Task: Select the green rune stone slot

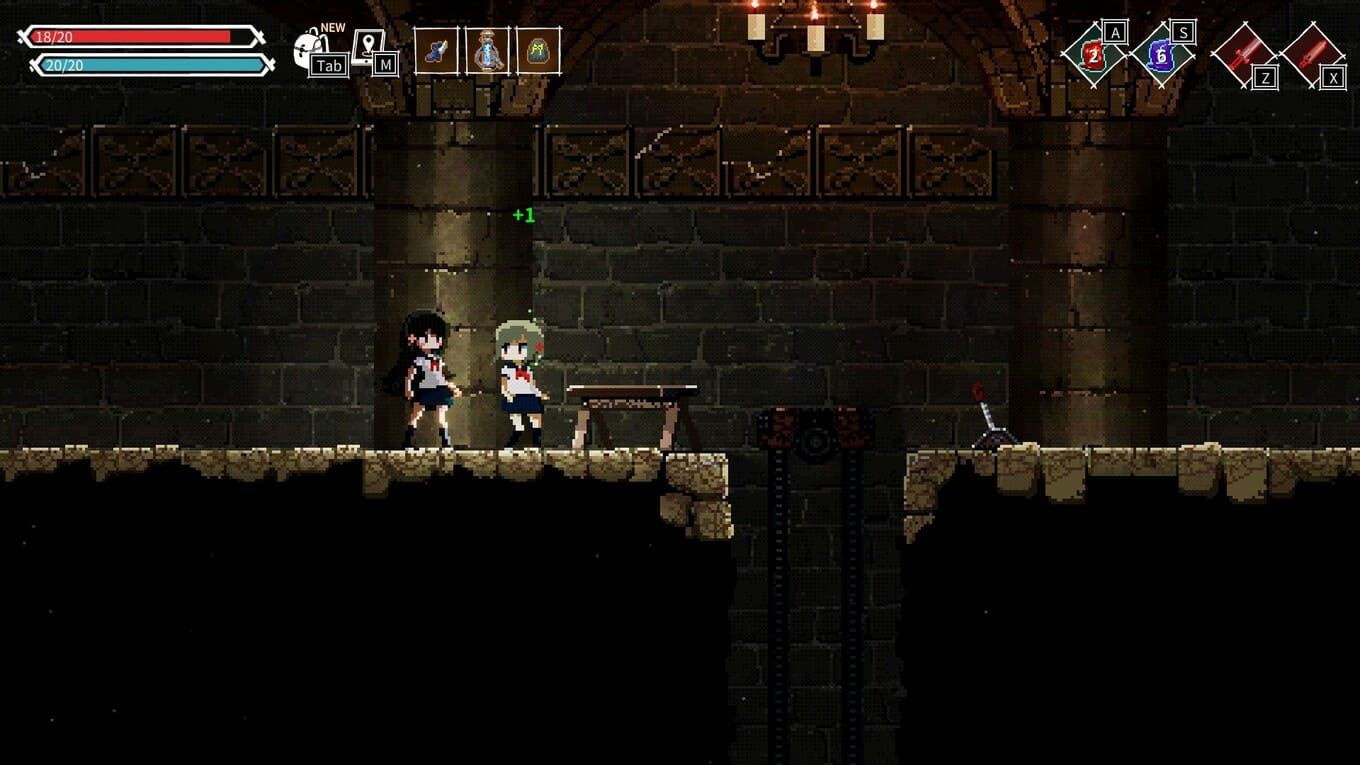Action: (x=538, y=51)
